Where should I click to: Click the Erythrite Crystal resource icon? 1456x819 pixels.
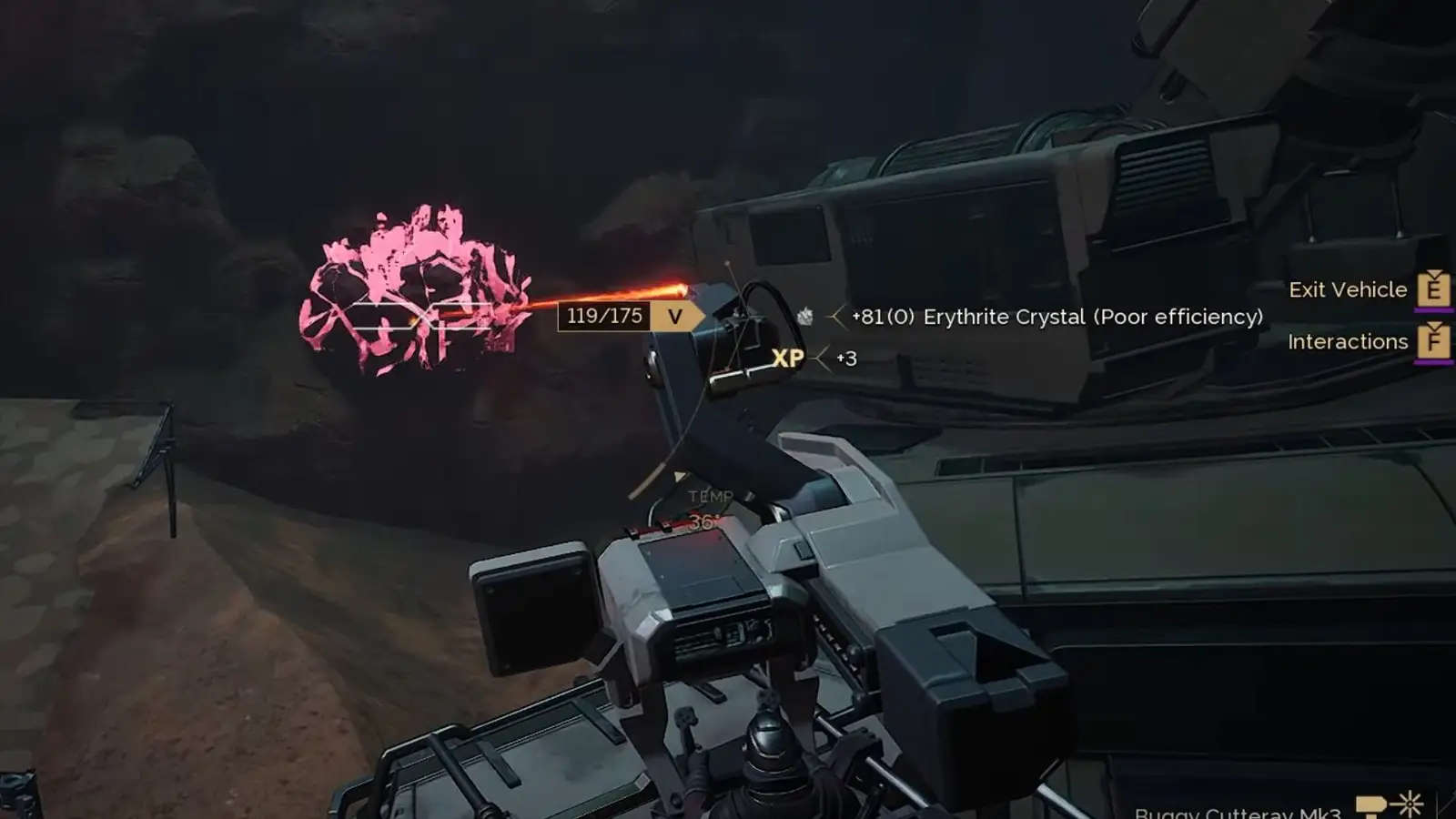coord(804,317)
